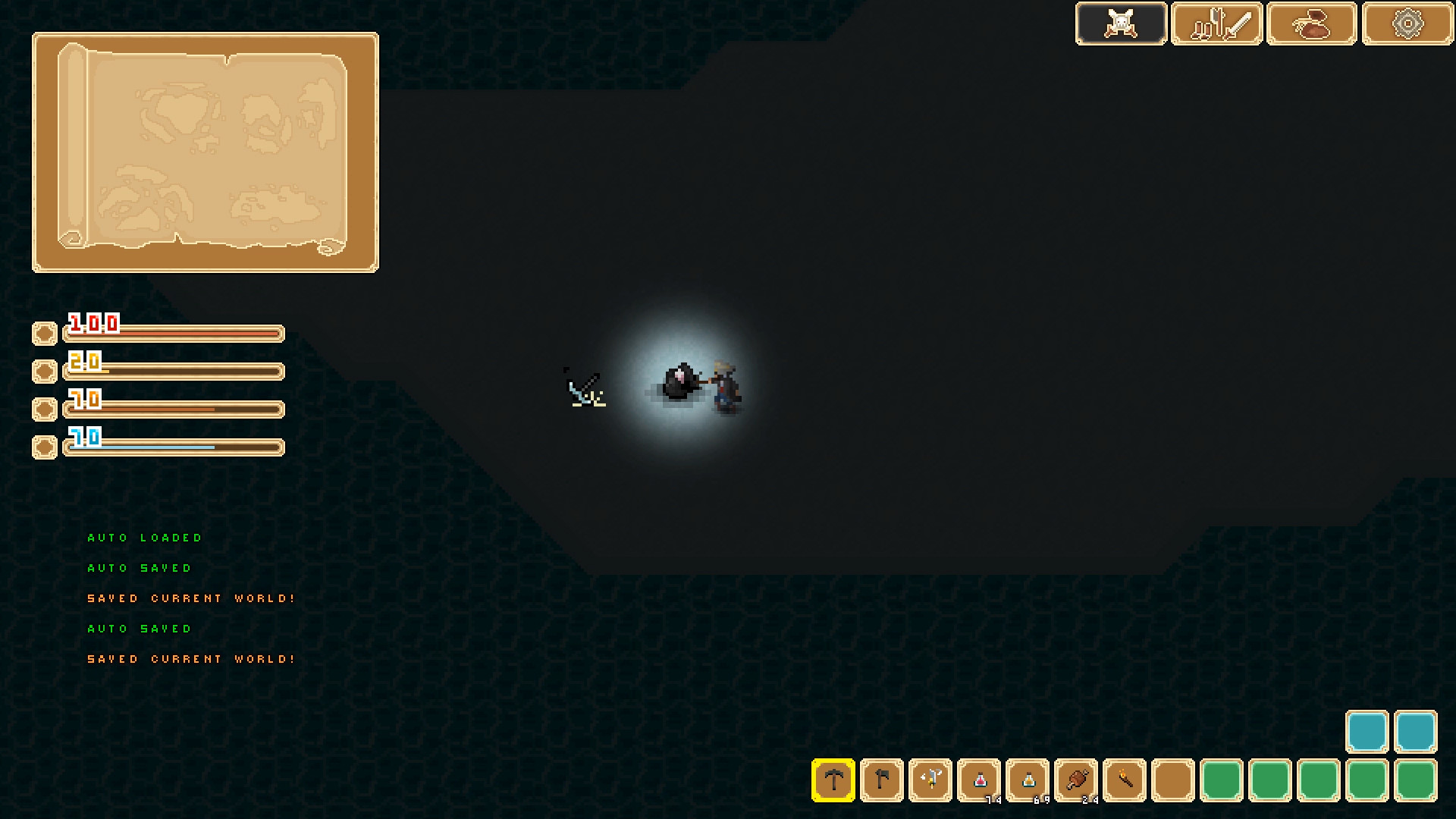Click the top blue accessory slot

1367,733
